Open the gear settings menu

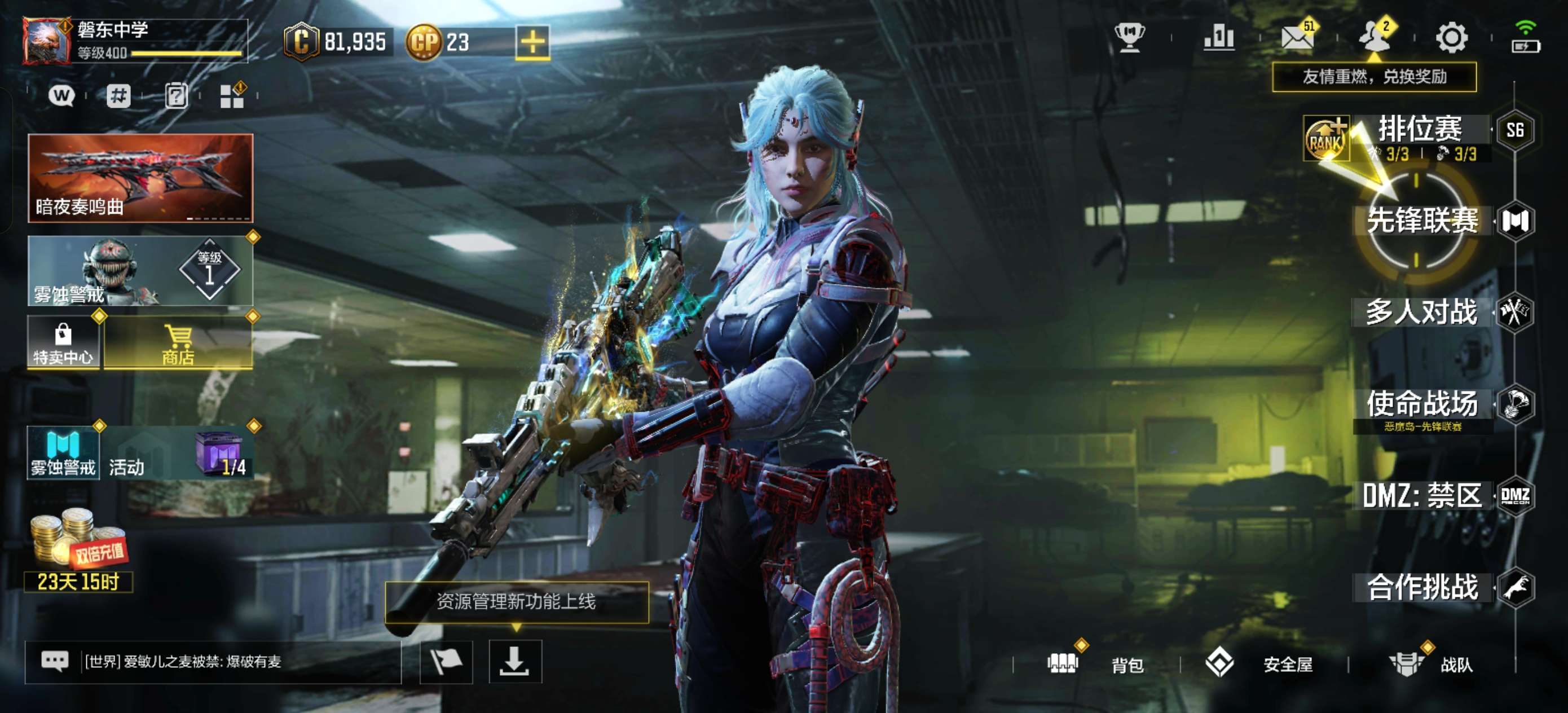(x=1452, y=38)
